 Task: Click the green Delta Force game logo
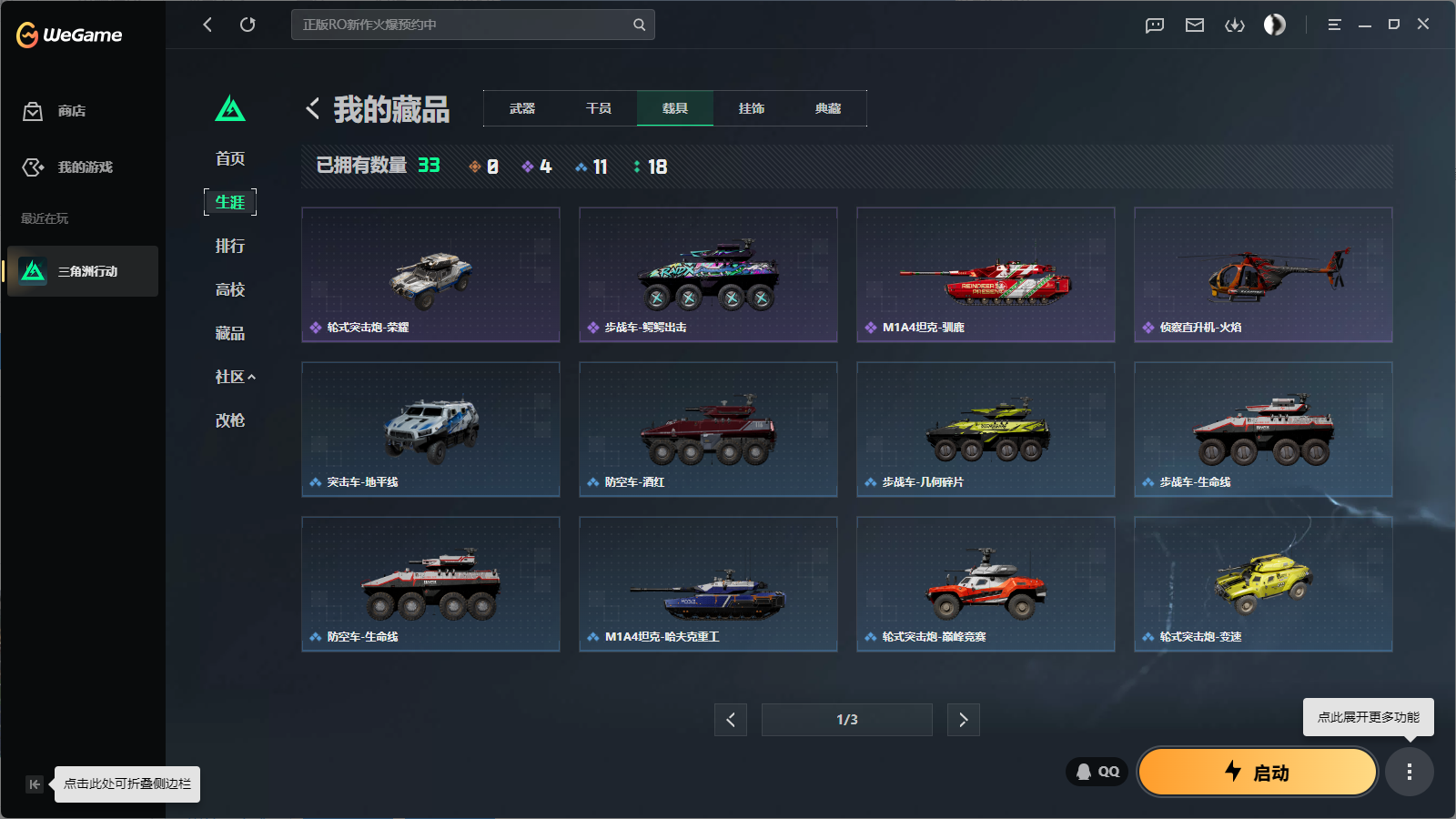(231, 108)
